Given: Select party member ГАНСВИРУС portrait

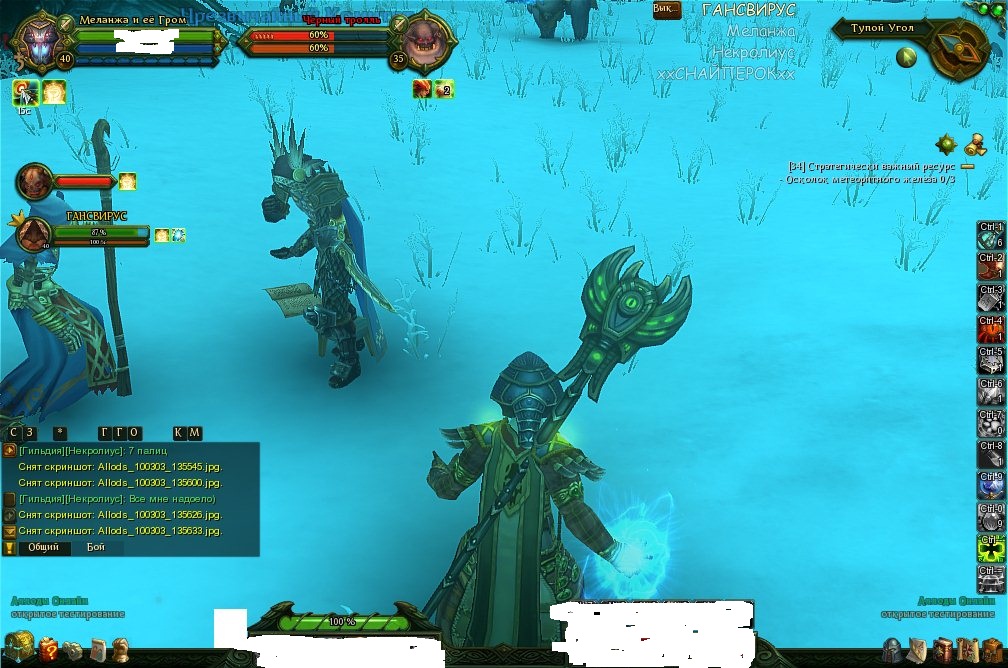Looking at the screenshot, I should [35, 233].
